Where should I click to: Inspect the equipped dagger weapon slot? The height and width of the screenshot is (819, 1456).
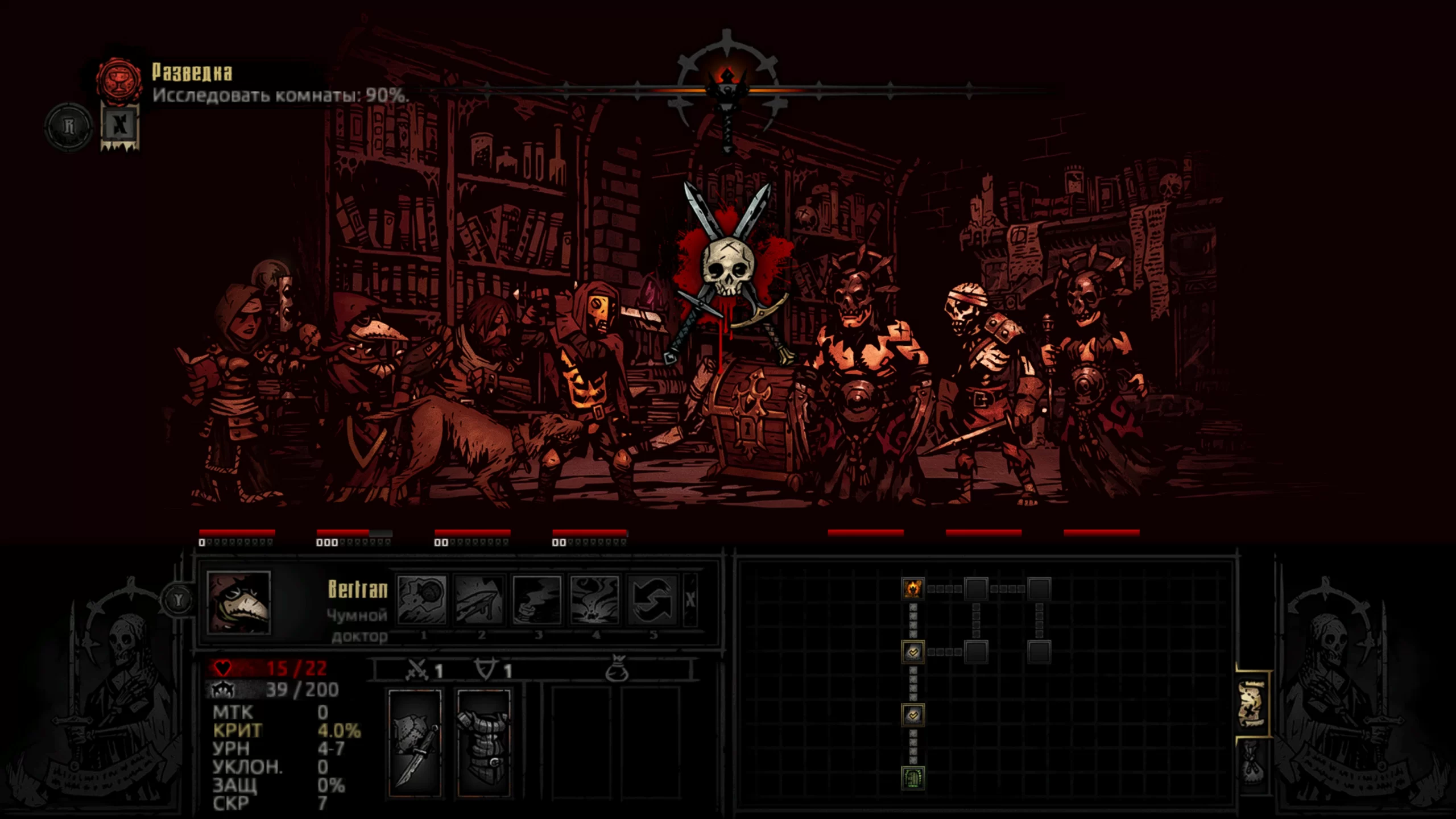click(x=415, y=743)
